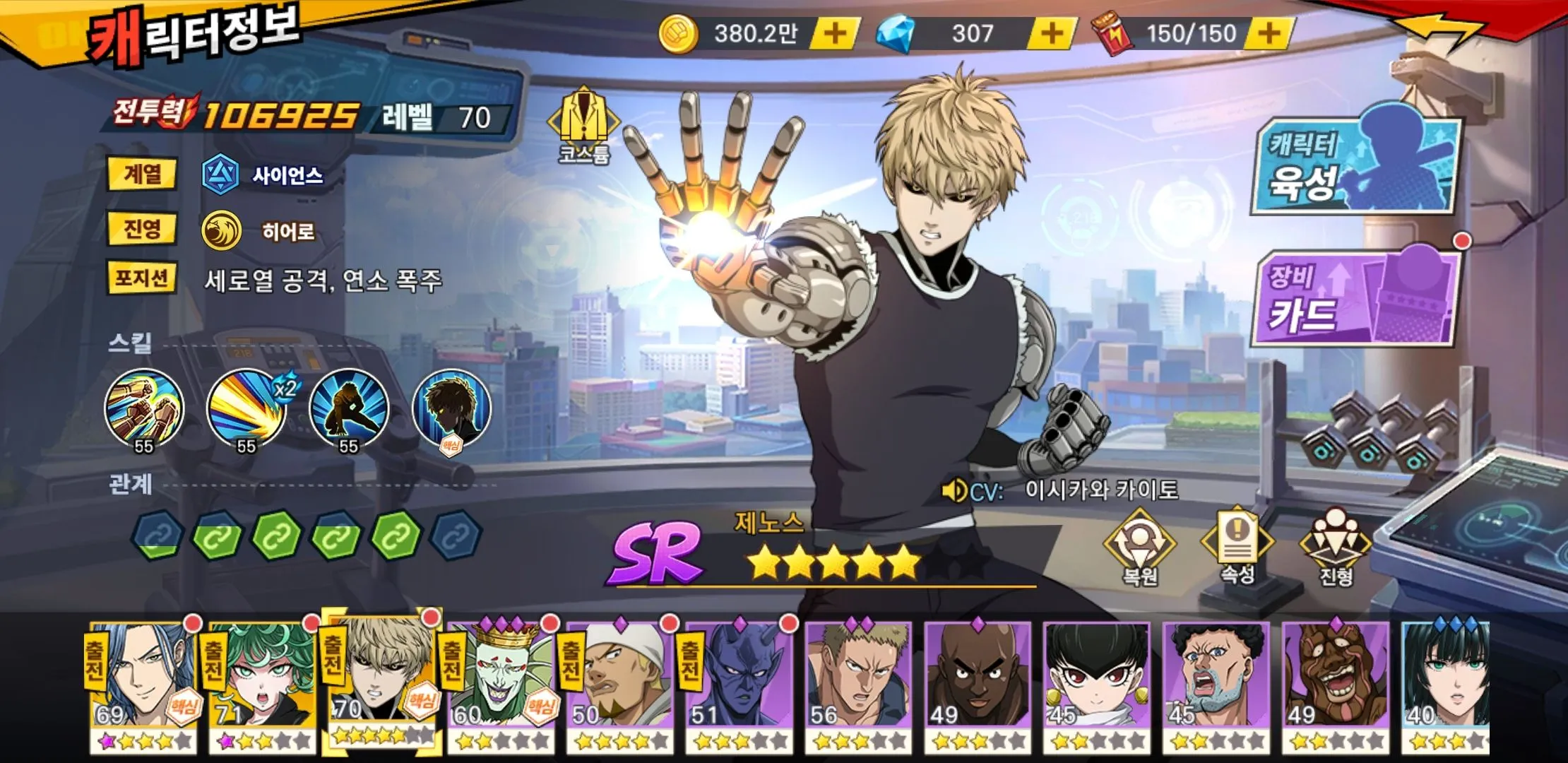The width and height of the screenshot is (1568, 763).
Task: Open the 진형 formation screen
Action: [x=1336, y=548]
